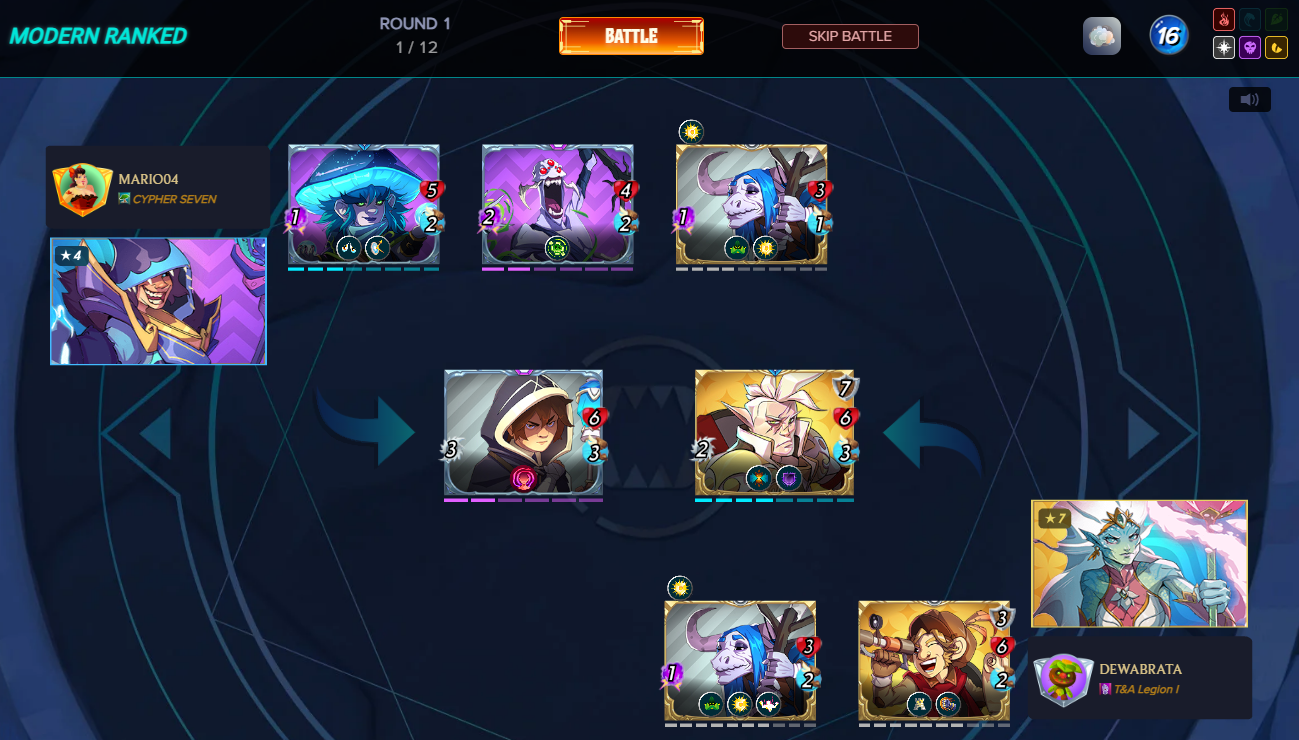Select the white screaming ghoul card
The width and height of the screenshot is (1299, 740).
pyautogui.click(x=557, y=205)
